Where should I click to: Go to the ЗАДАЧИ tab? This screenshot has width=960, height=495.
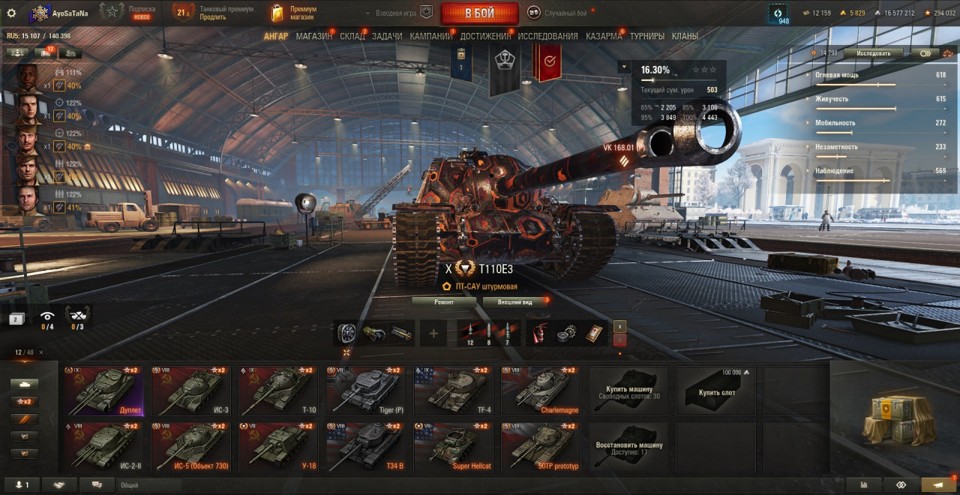(387, 36)
